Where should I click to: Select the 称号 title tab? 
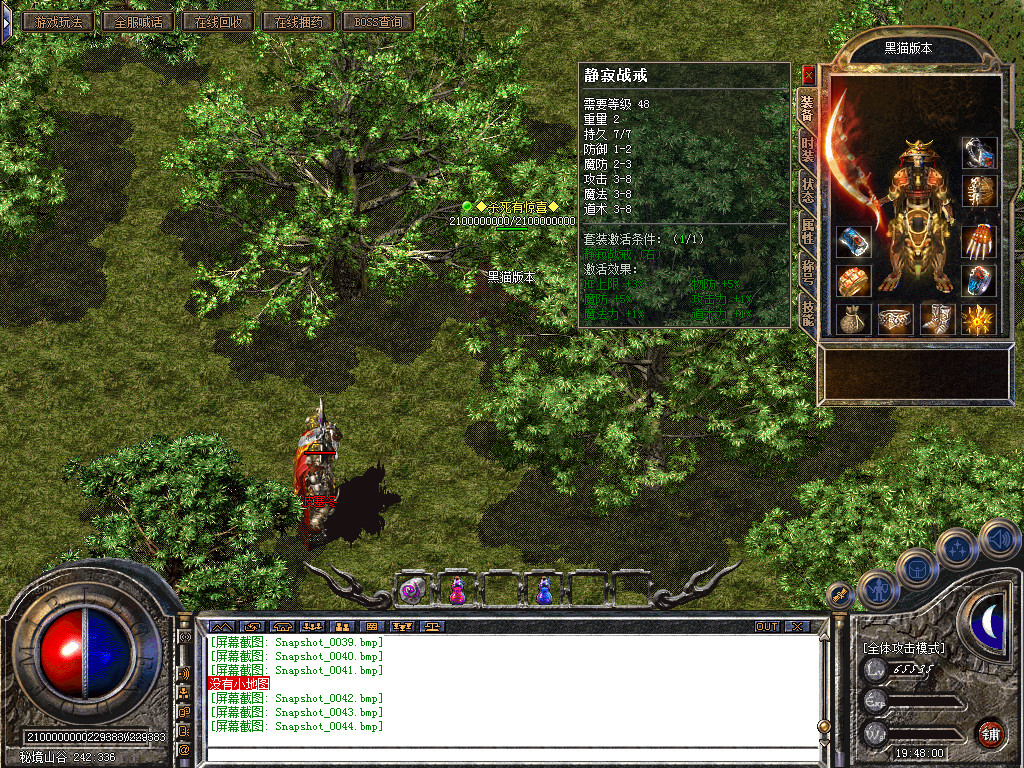(x=807, y=272)
